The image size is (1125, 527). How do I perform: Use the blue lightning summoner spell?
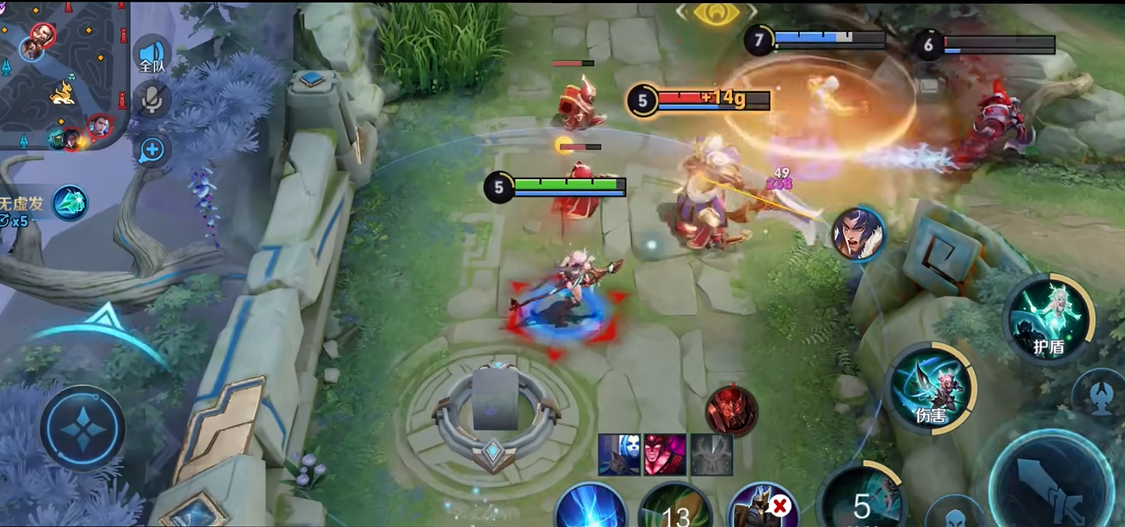pyautogui.click(x=591, y=509)
